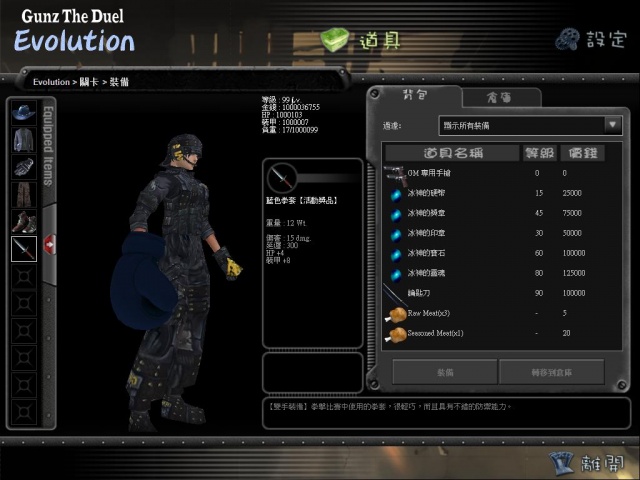640x480 pixels.
Task: Select the equipped boots slot
Action: (x=23, y=222)
